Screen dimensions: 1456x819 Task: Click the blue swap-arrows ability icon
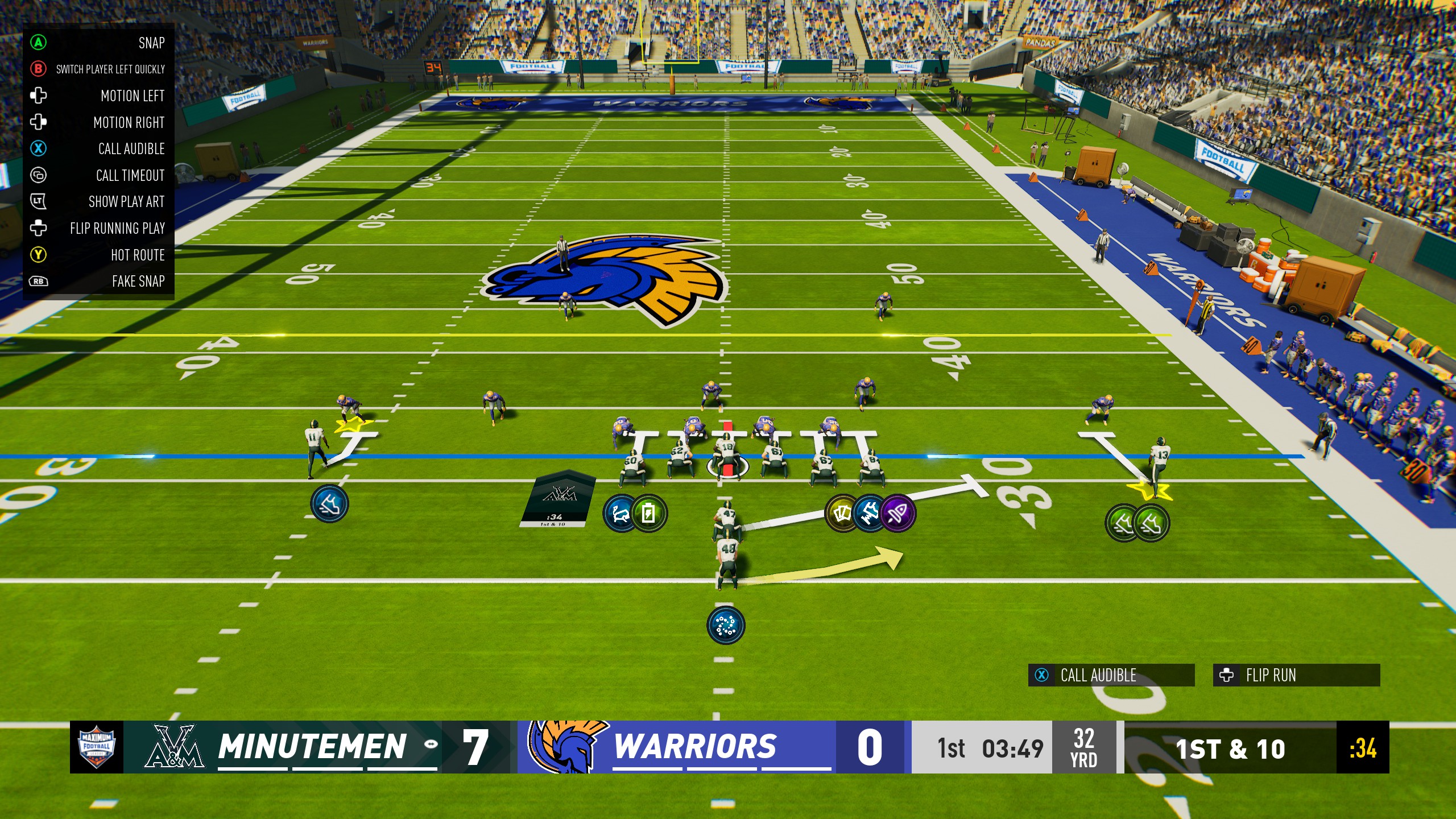click(x=621, y=514)
